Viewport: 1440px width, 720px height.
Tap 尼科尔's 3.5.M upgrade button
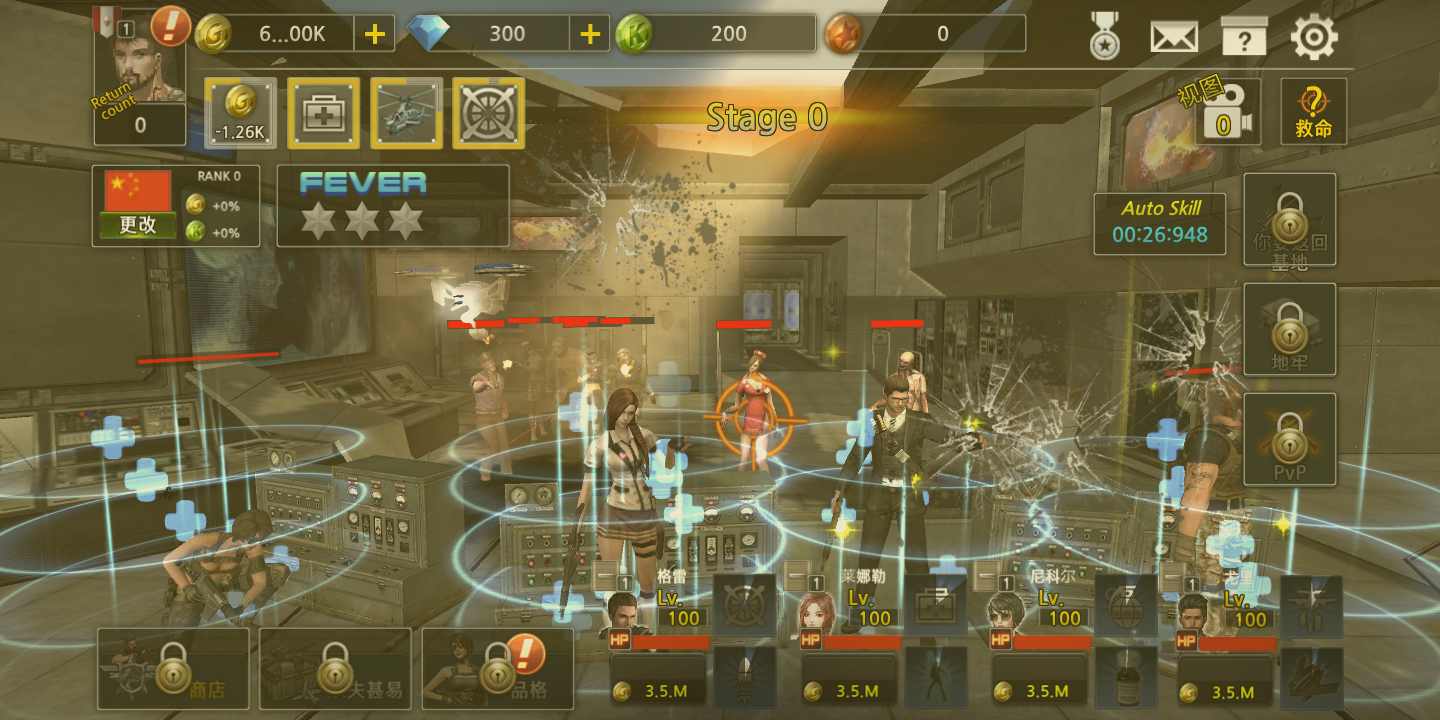click(x=1035, y=692)
